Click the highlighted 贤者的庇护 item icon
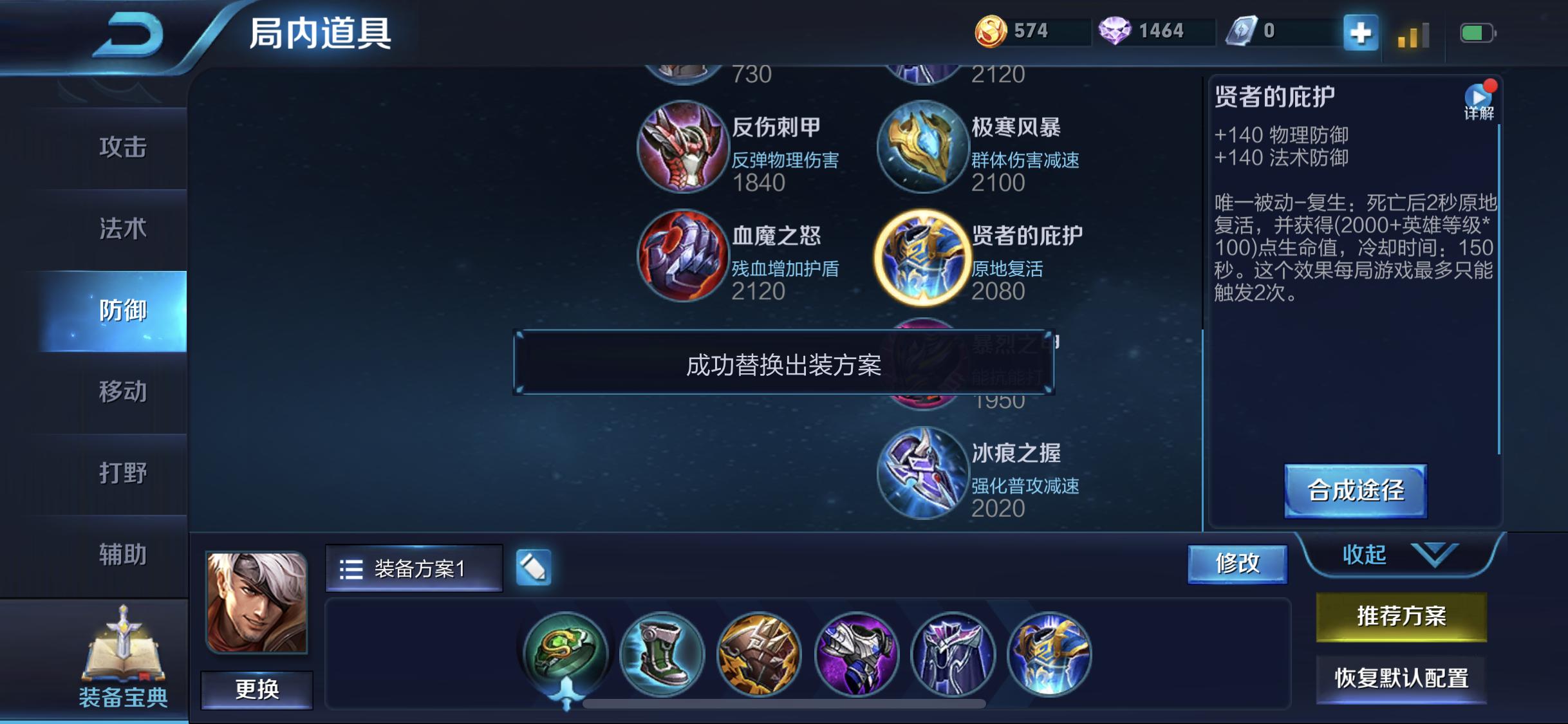 click(x=923, y=257)
